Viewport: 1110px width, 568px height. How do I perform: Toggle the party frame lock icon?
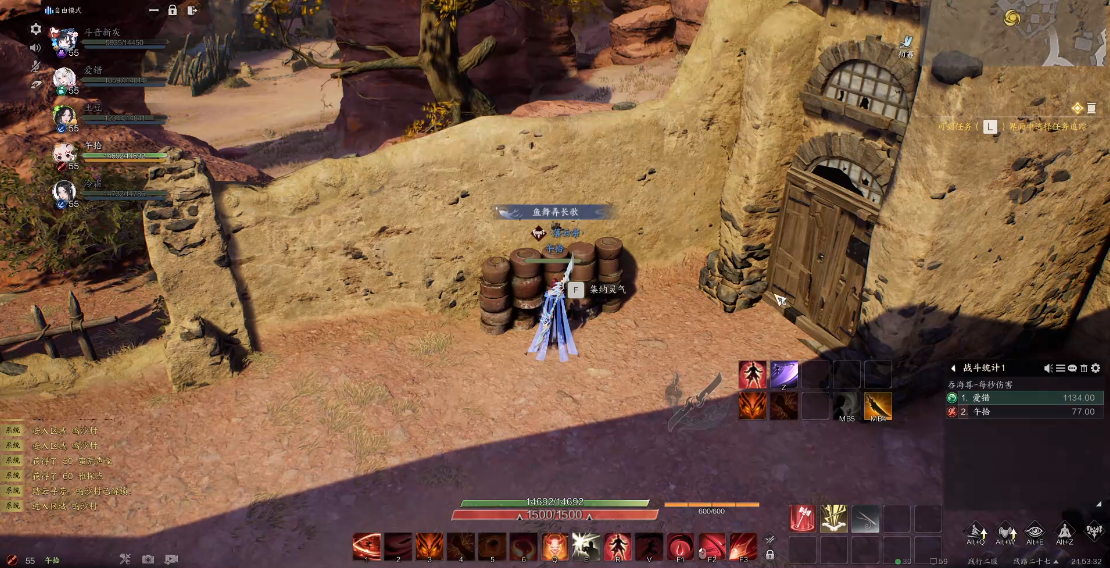point(172,10)
